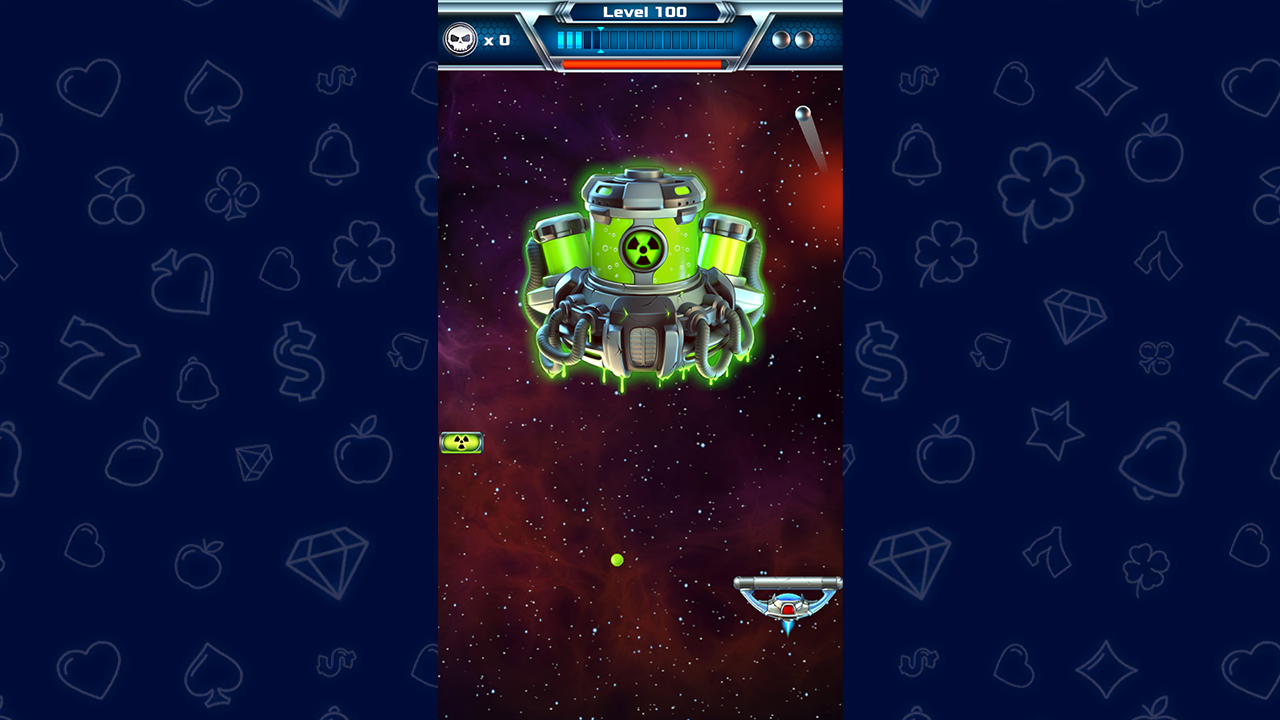Click the paddle's blue thruster flame
Viewport: 1280px width, 720px height.
pyautogui.click(x=789, y=627)
